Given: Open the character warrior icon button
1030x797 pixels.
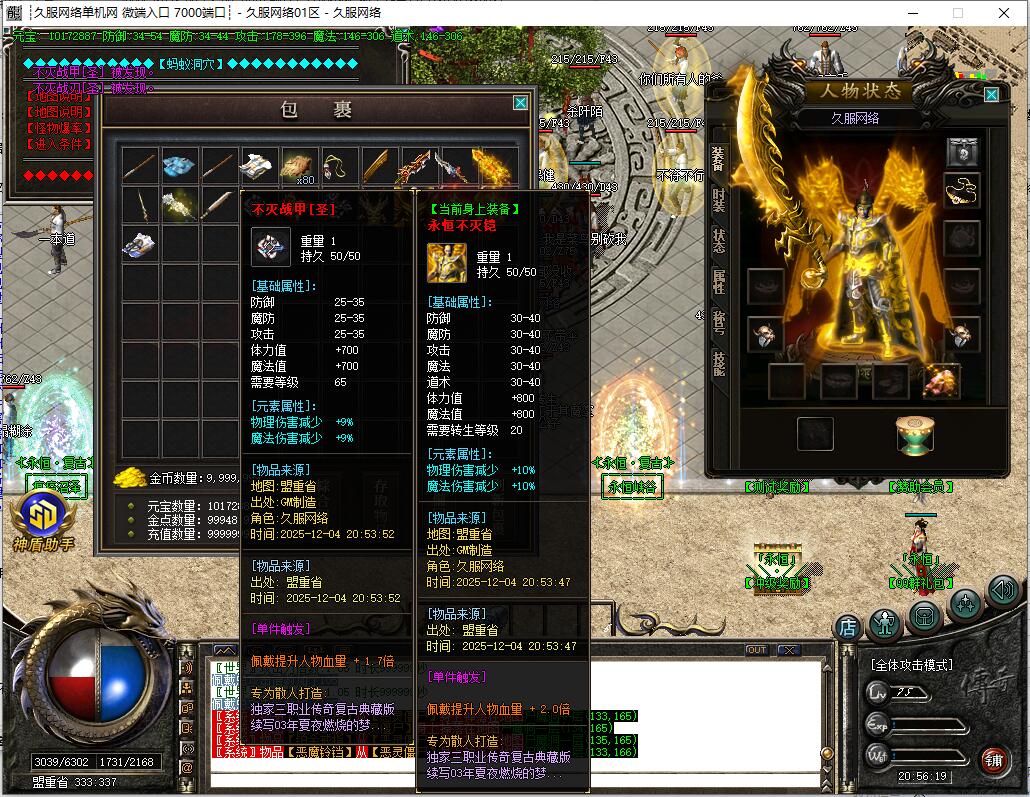Looking at the screenshot, I should point(885,624).
